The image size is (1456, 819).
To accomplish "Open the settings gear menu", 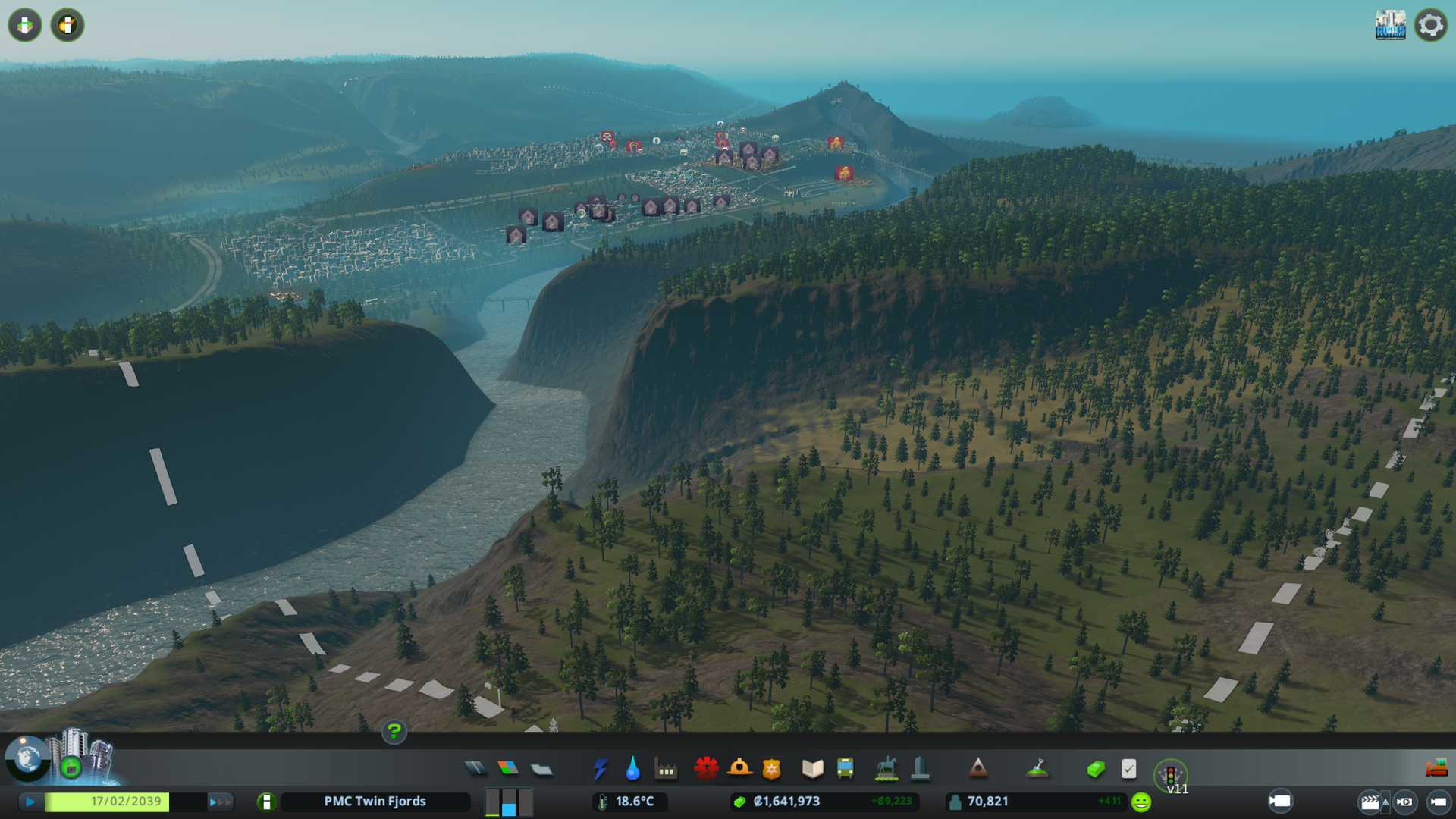I will pos(1430,25).
